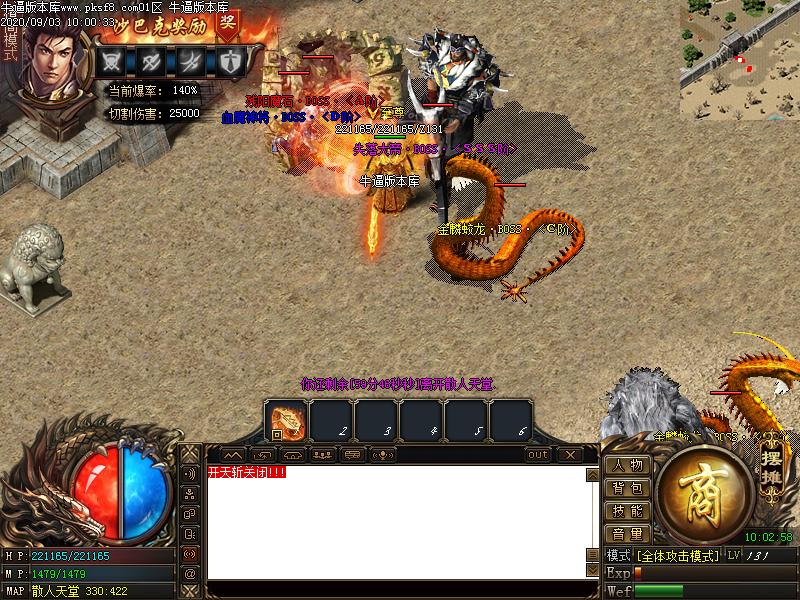
Task: Click the microphone voice chat button
Action: click(382, 455)
